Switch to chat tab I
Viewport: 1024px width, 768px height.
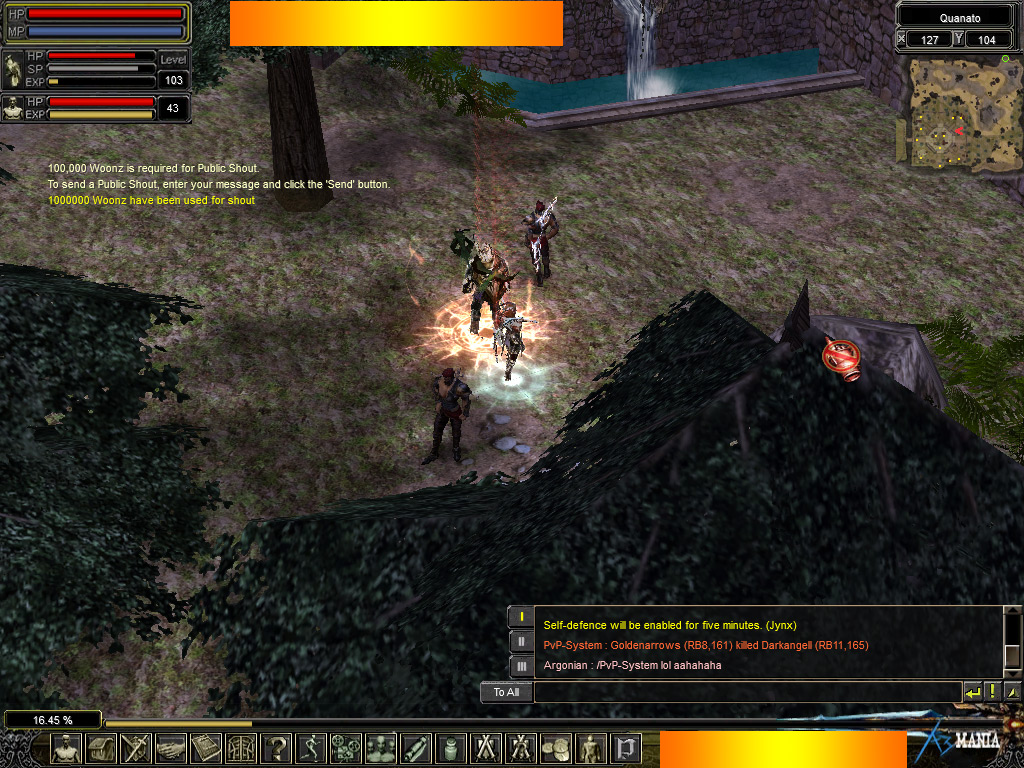click(x=520, y=617)
